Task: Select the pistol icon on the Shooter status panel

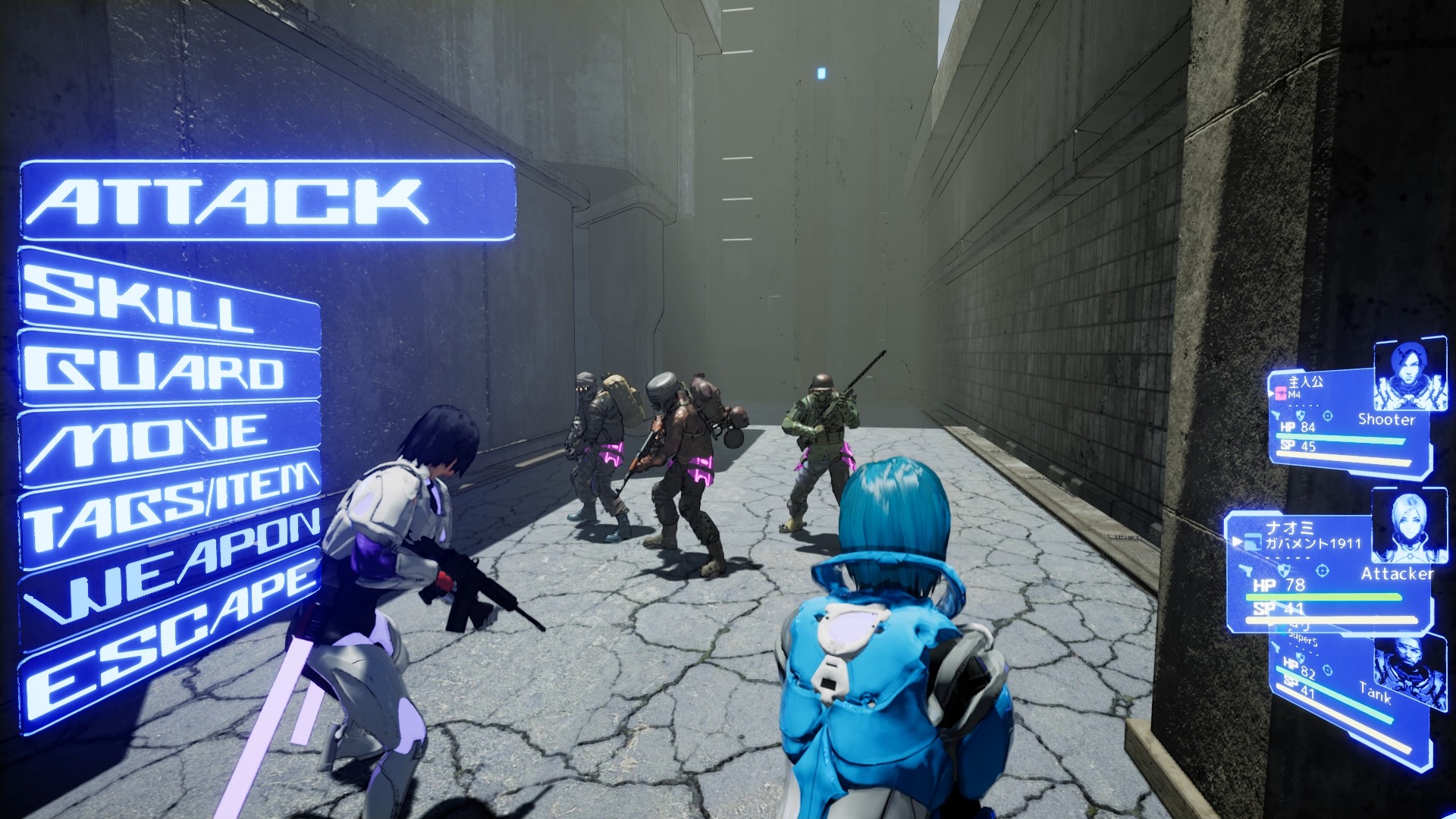Action: [1277, 415]
